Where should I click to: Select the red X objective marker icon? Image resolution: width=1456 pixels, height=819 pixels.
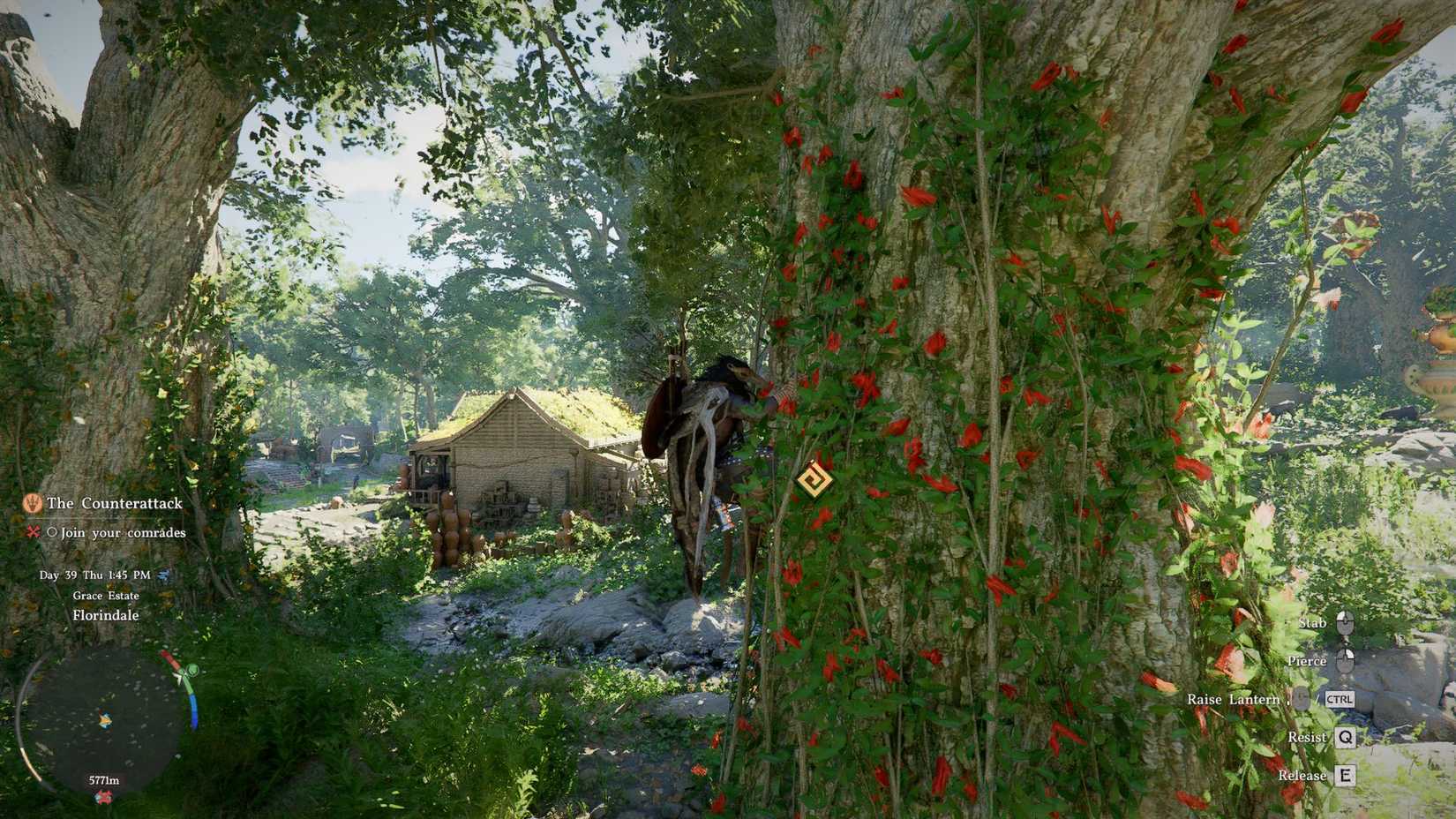click(x=32, y=532)
